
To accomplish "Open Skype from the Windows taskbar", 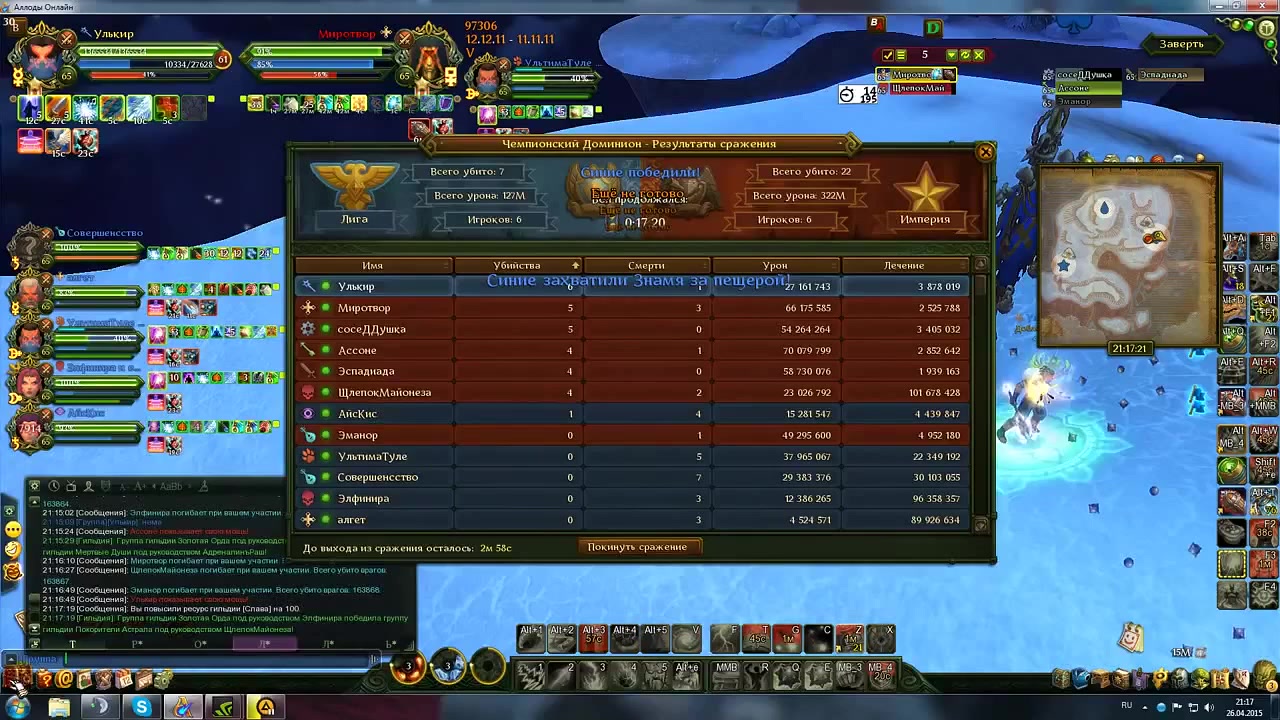I will coord(142,708).
